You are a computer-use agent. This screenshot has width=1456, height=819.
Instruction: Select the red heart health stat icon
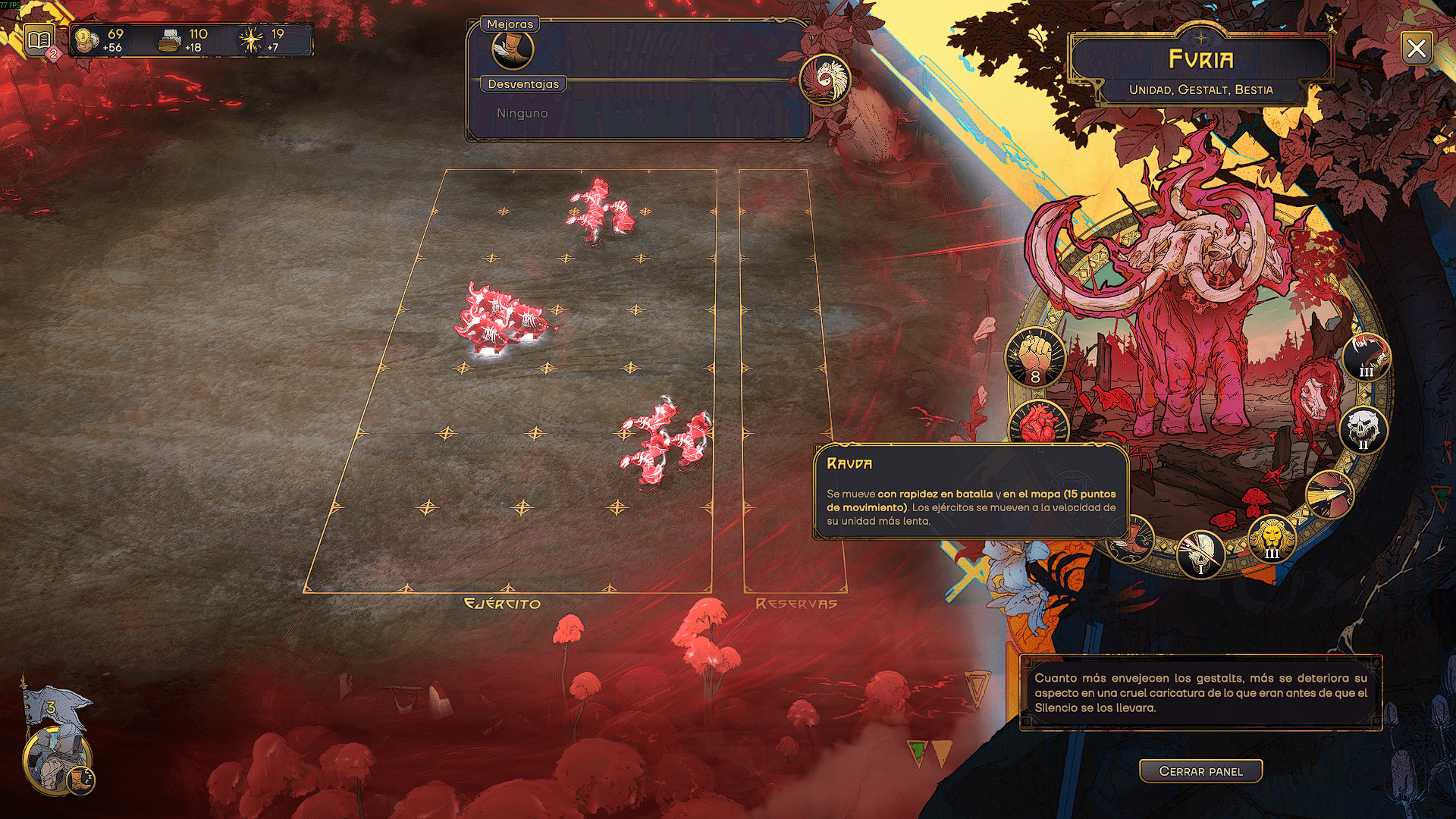coord(1039,423)
